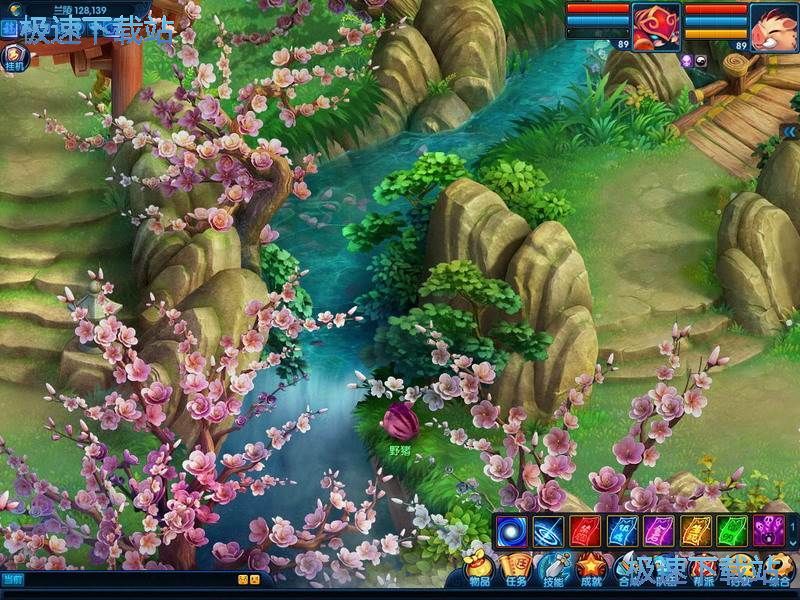Screen dimensions: 800x600
Task: Expand the side panel with double arrows
Action: click(x=790, y=130)
